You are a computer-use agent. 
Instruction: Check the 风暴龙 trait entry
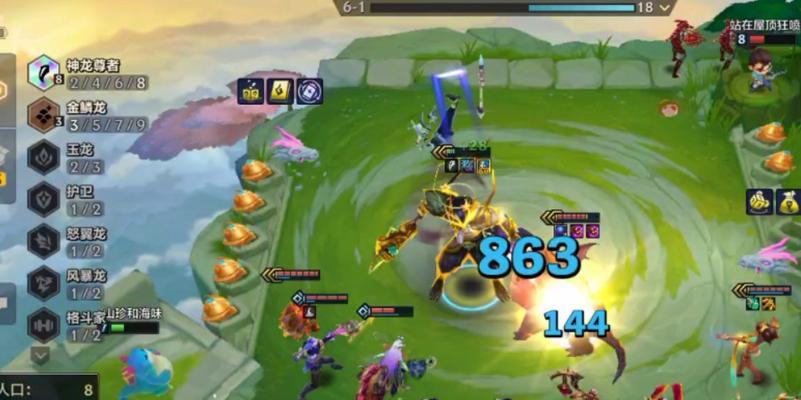44,283
